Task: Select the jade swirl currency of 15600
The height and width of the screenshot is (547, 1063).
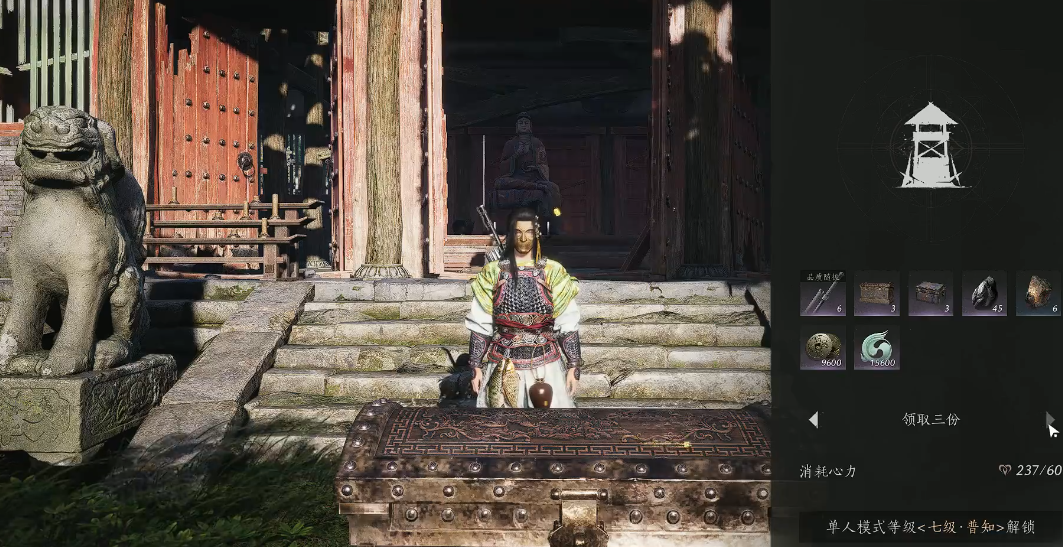Action: point(876,348)
